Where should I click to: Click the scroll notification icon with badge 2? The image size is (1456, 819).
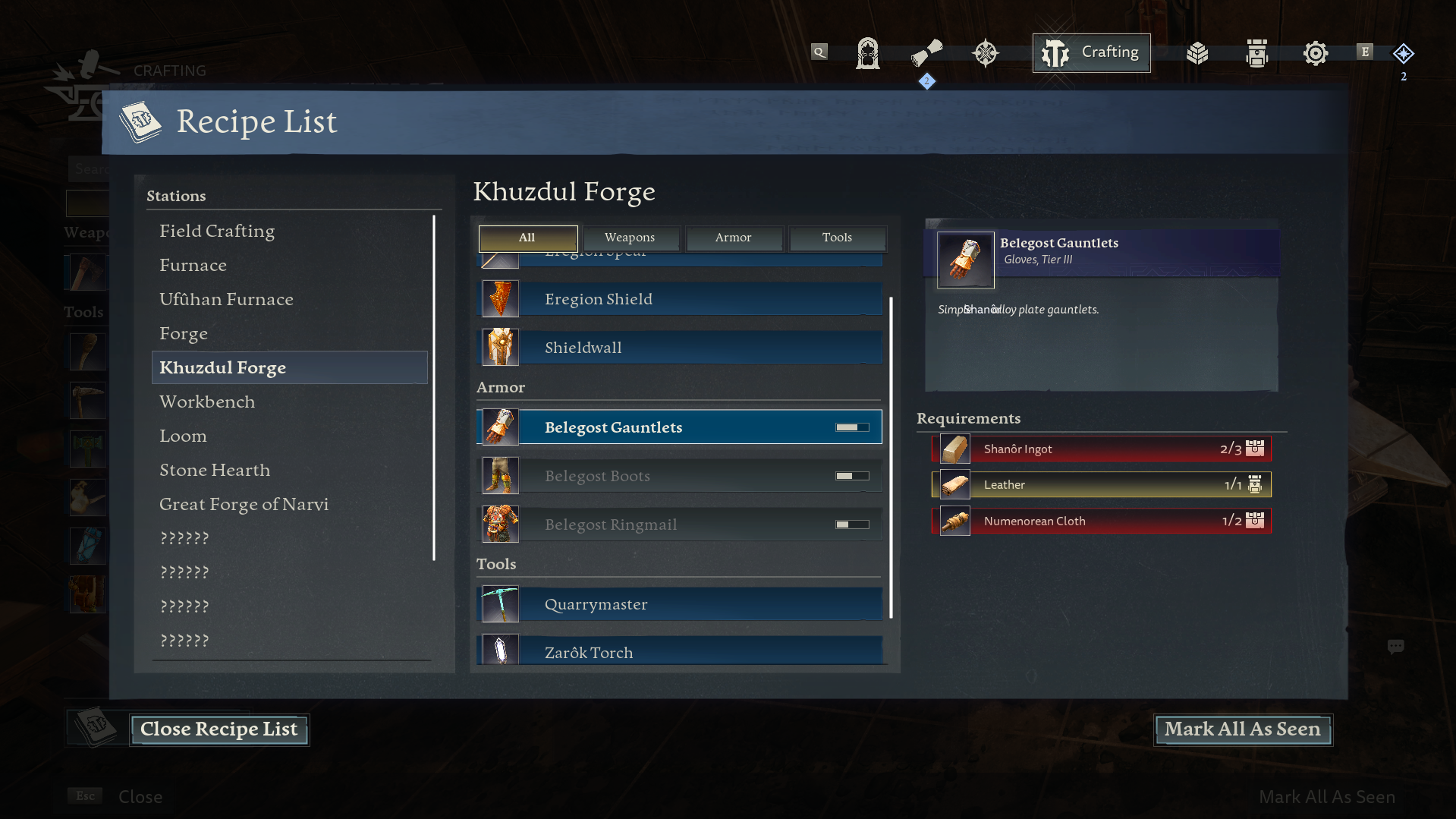coord(927,53)
